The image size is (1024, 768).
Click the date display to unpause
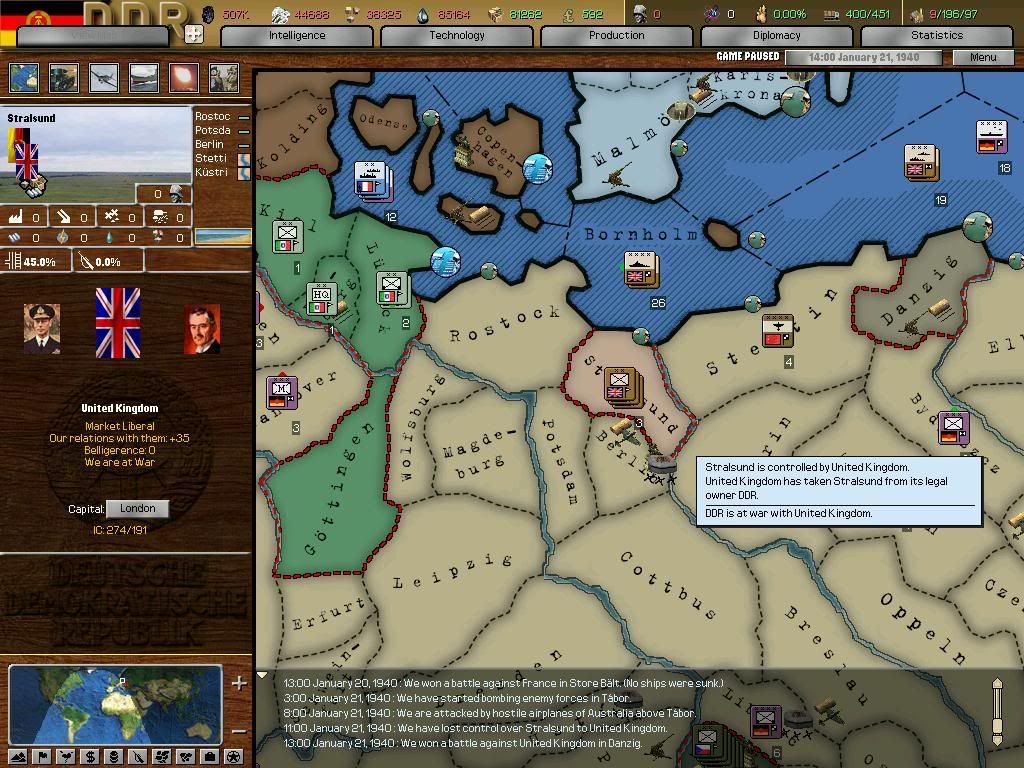point(862,57)
